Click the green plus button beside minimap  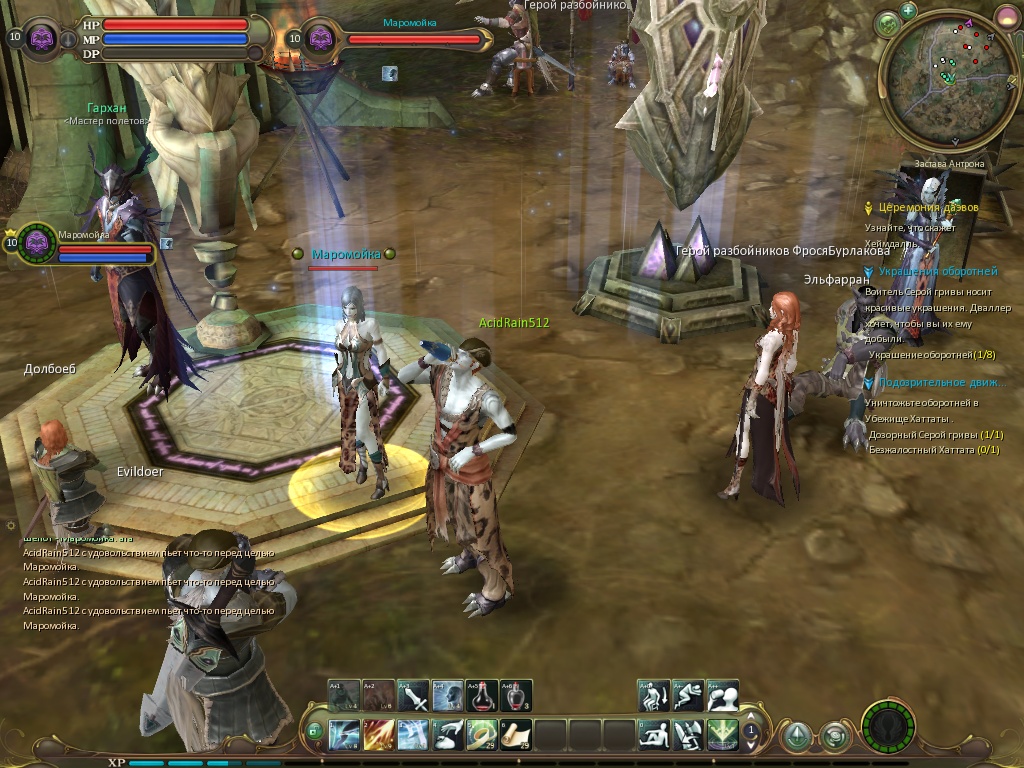pyautogui.click(x=908, y=11)
